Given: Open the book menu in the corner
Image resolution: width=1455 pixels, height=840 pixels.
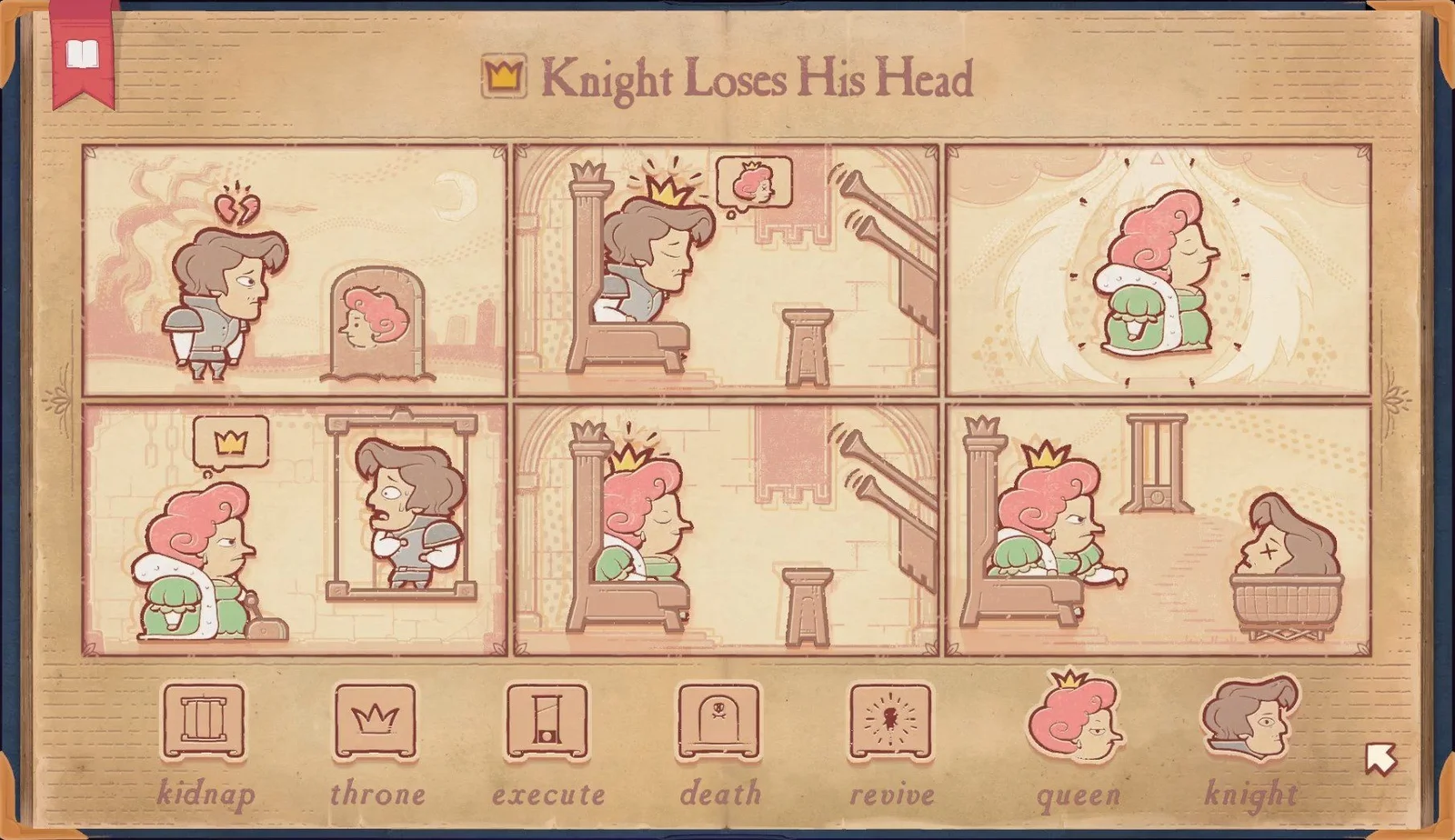Looking at the screenshot, I should click(80, 55).
